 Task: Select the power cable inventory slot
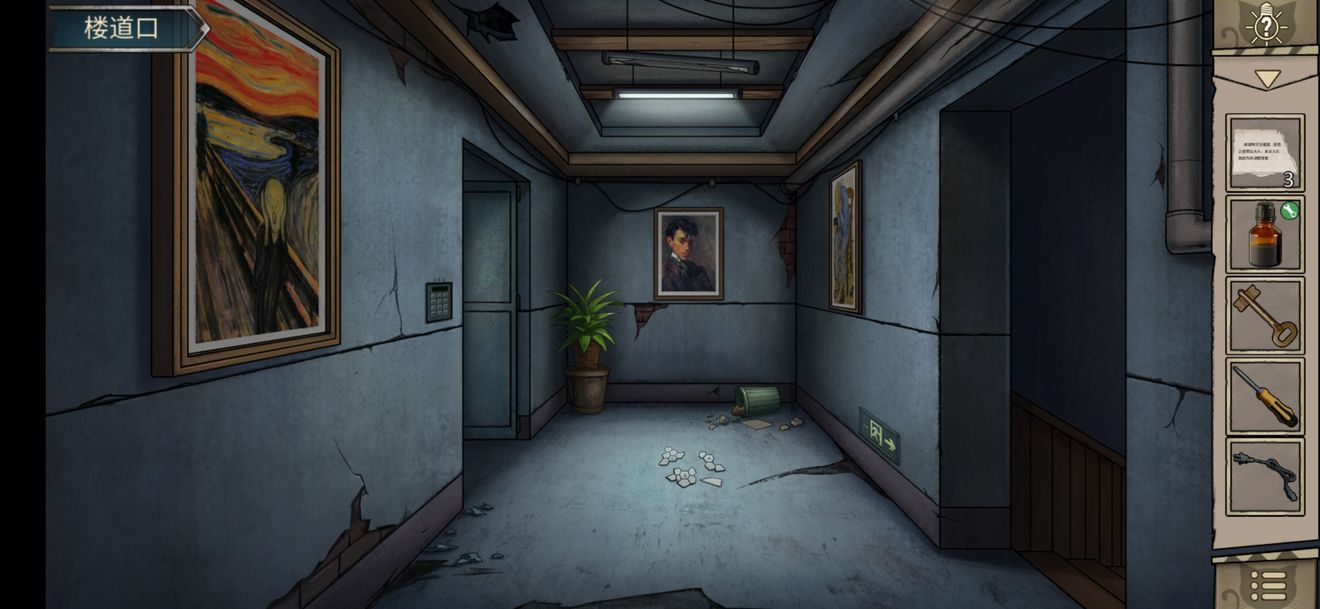tap(1265, 476)
